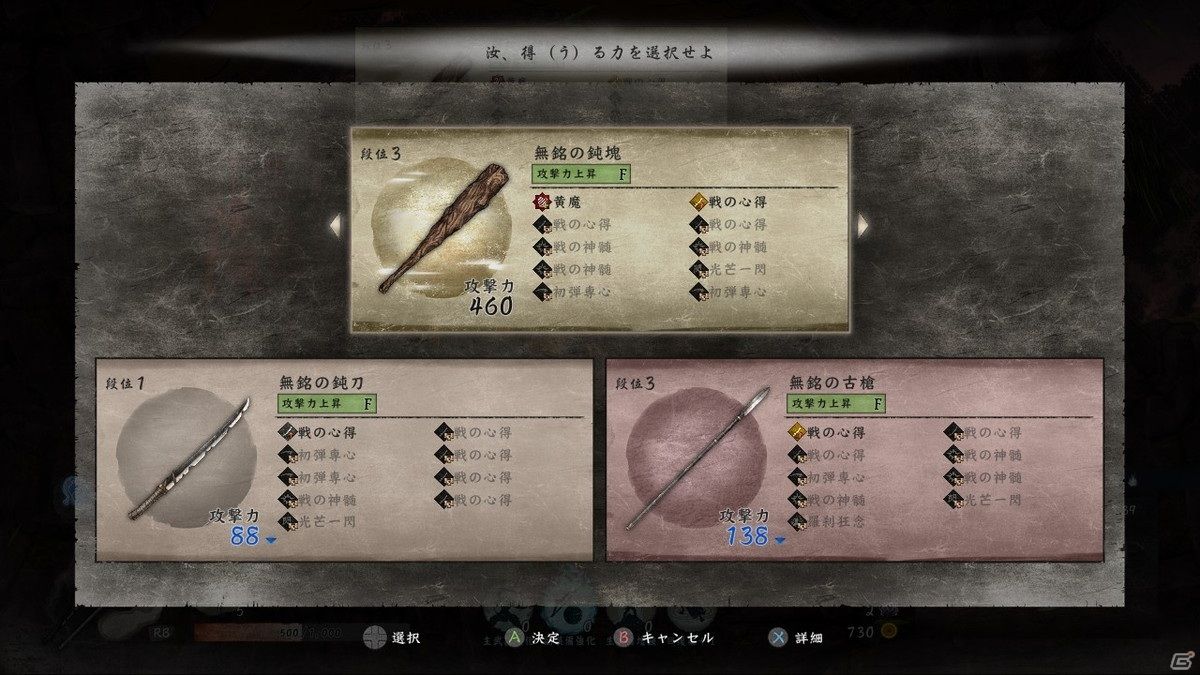Select the sword's 光芒一閃 skill entry
Image resolution: width=1200 pixels, height=675 pixels.
318,521
